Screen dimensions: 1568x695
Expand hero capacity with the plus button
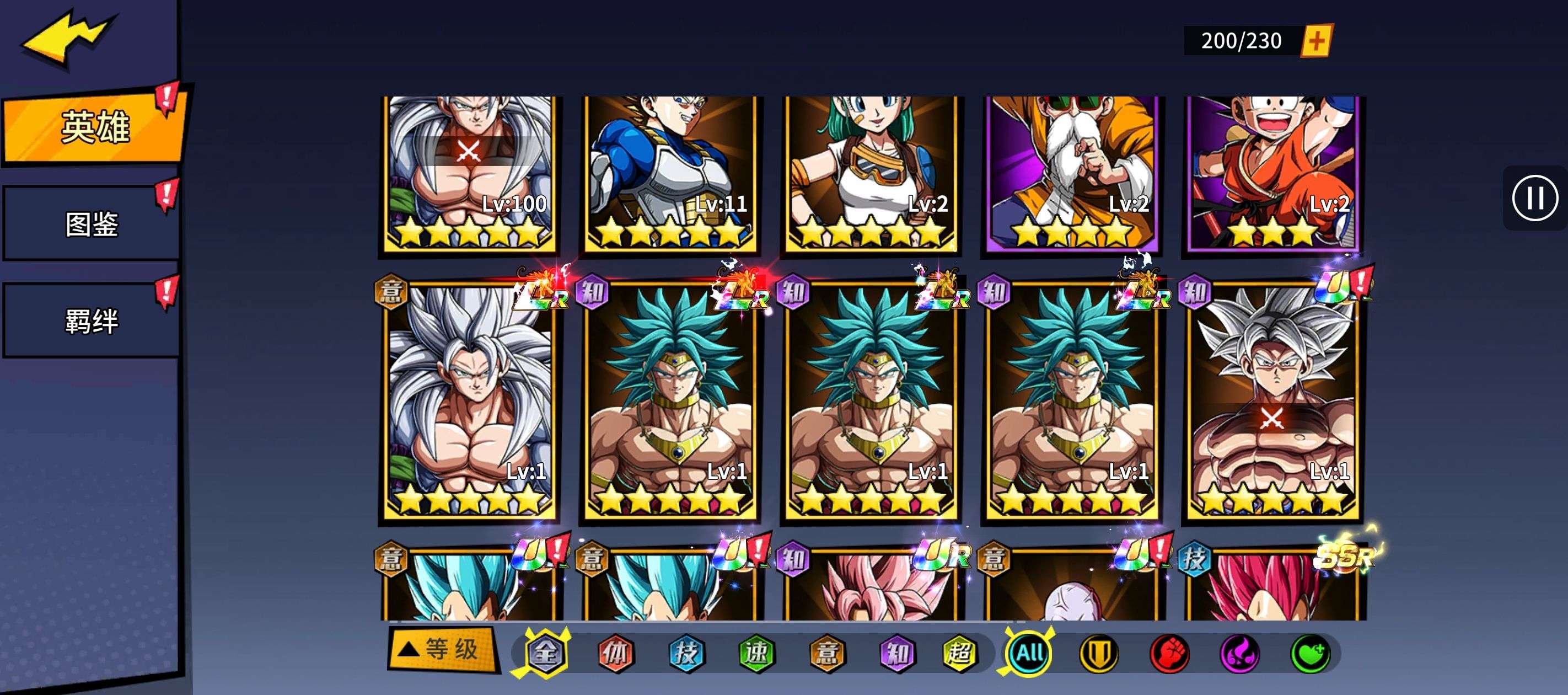tap(1317, 41)
